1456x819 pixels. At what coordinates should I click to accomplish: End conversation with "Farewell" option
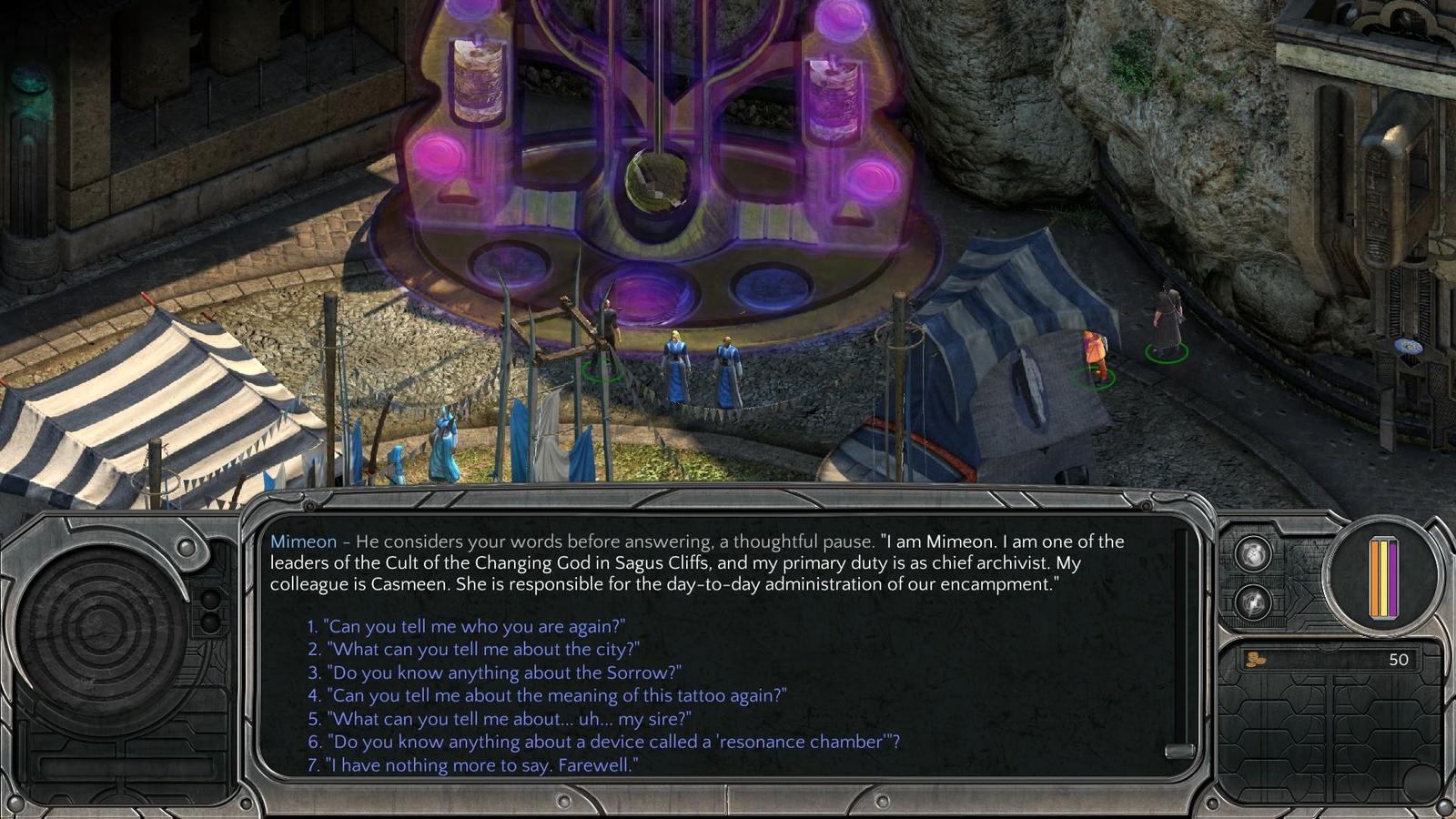(482, 765)
